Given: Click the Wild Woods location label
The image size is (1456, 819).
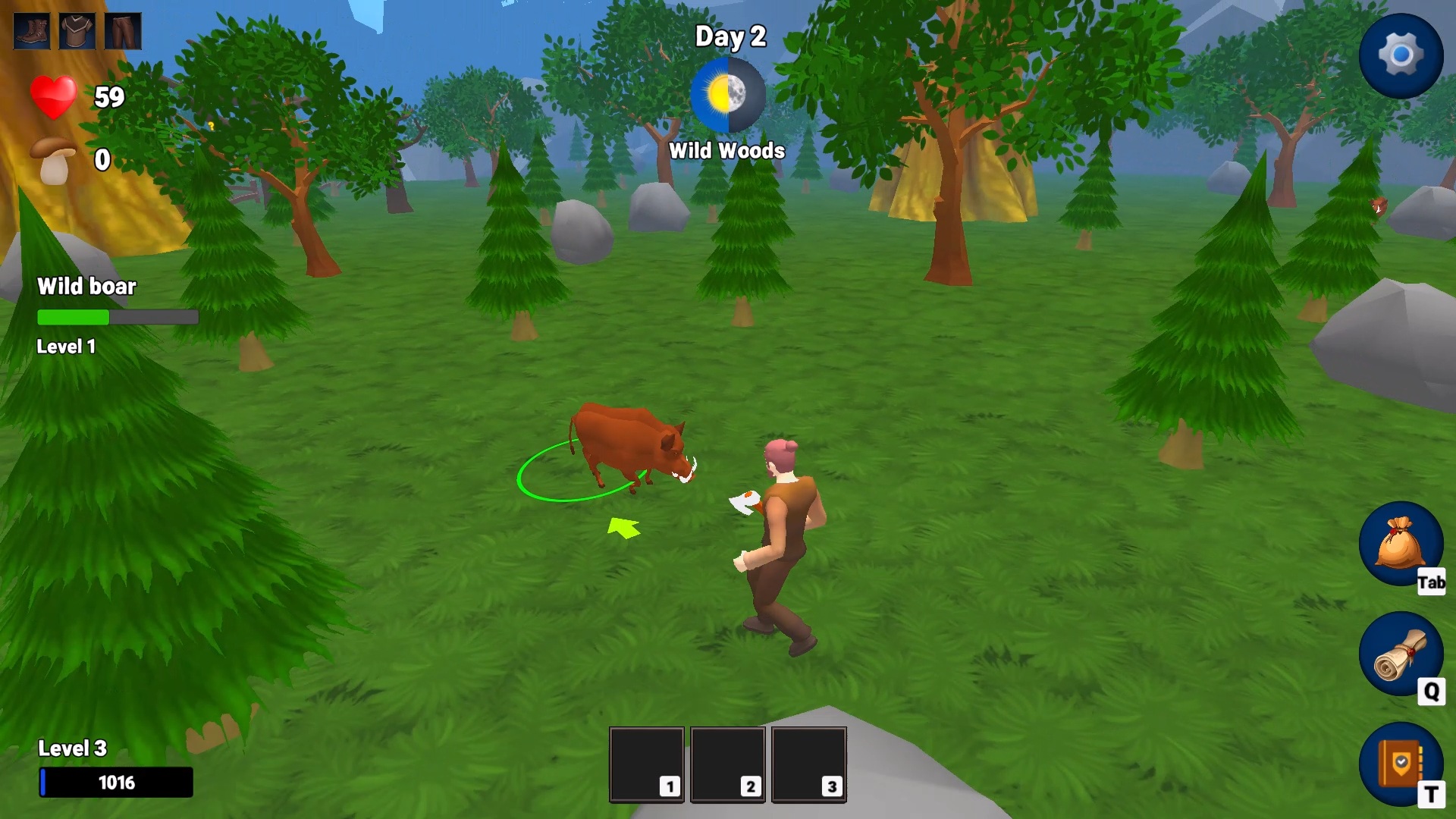Looking at the screenshot, I should pyautogui.click(x=727, y=150).
